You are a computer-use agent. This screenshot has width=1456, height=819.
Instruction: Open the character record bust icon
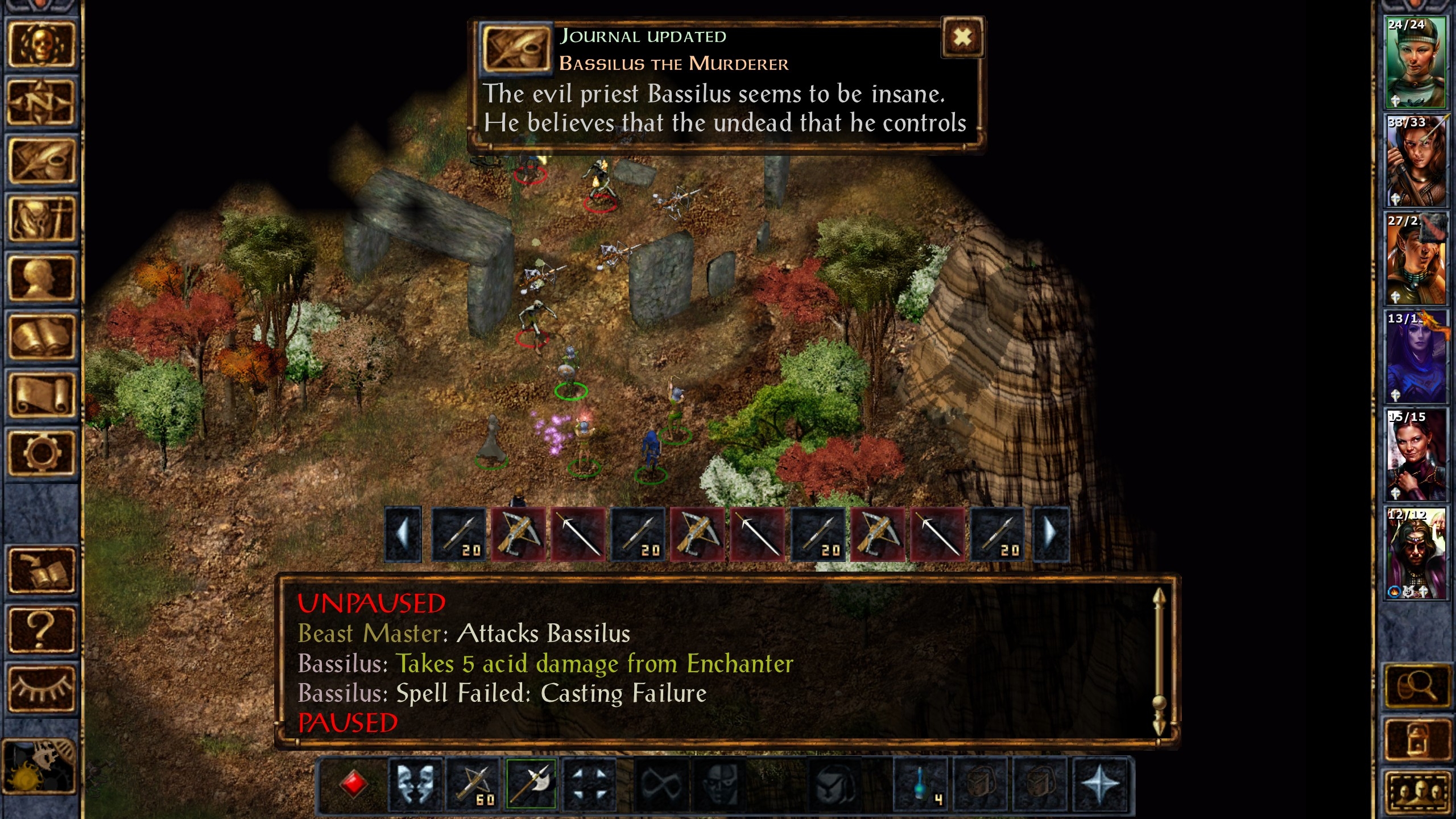[x=40, y=278]
